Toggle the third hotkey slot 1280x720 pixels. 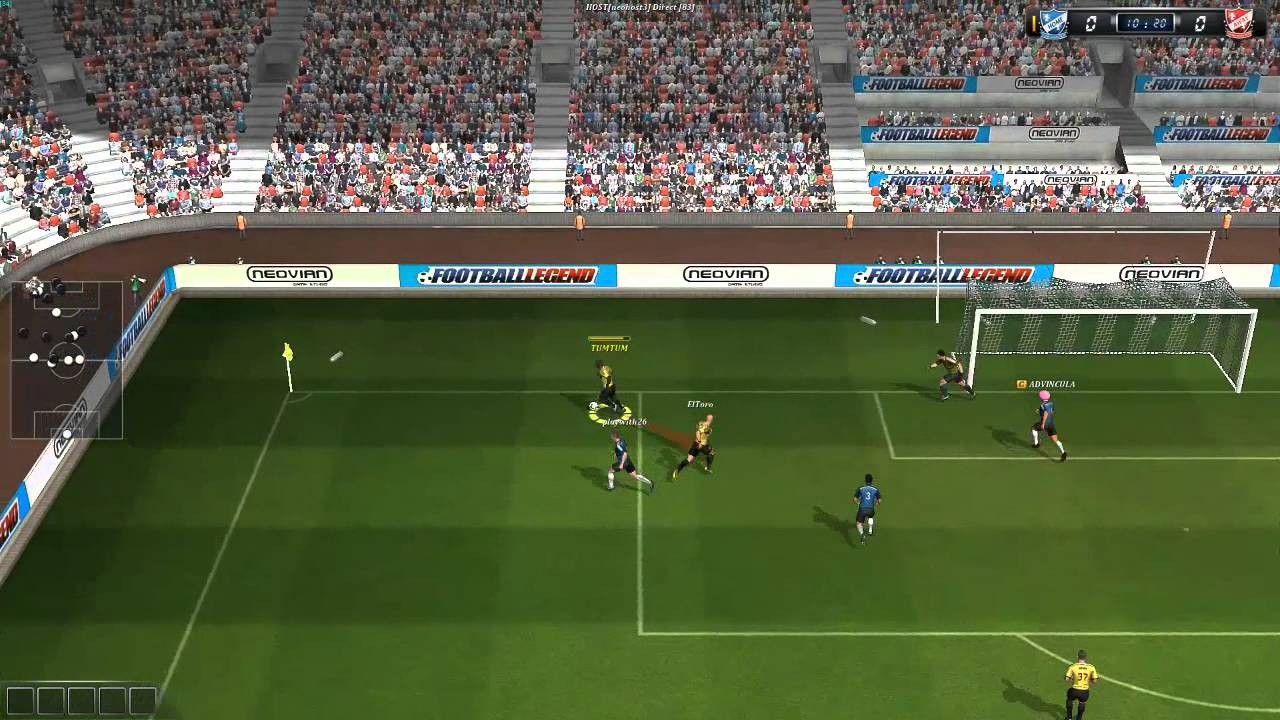(81, 700)
